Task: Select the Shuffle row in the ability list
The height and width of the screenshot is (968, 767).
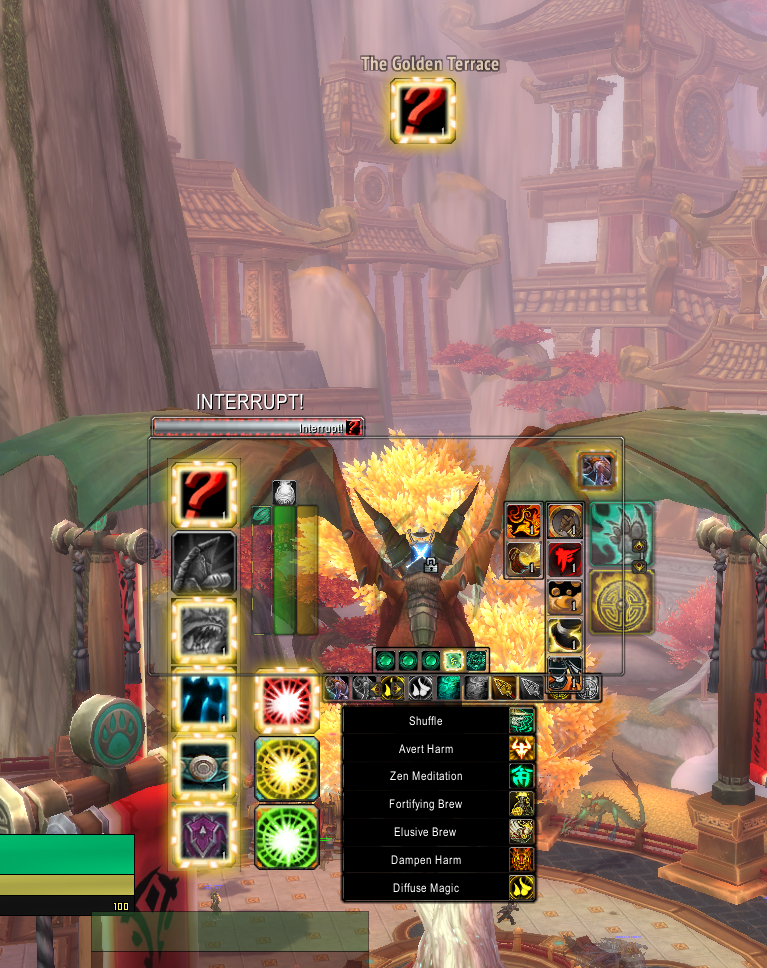Action: (x=426, y=721)
